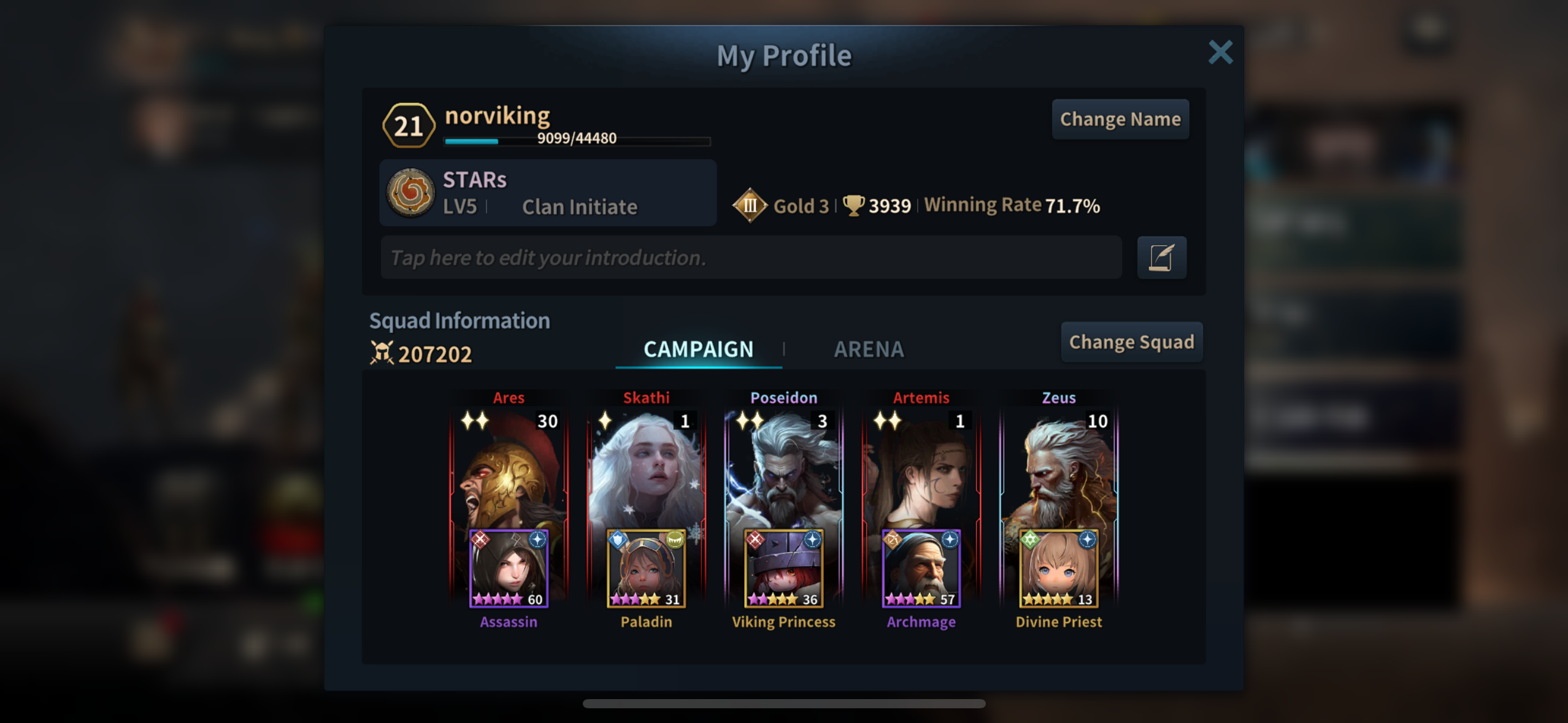Viewport: 1568px width, 723px height.
Task: View the Artemis god card
Action: click(921, 466)
